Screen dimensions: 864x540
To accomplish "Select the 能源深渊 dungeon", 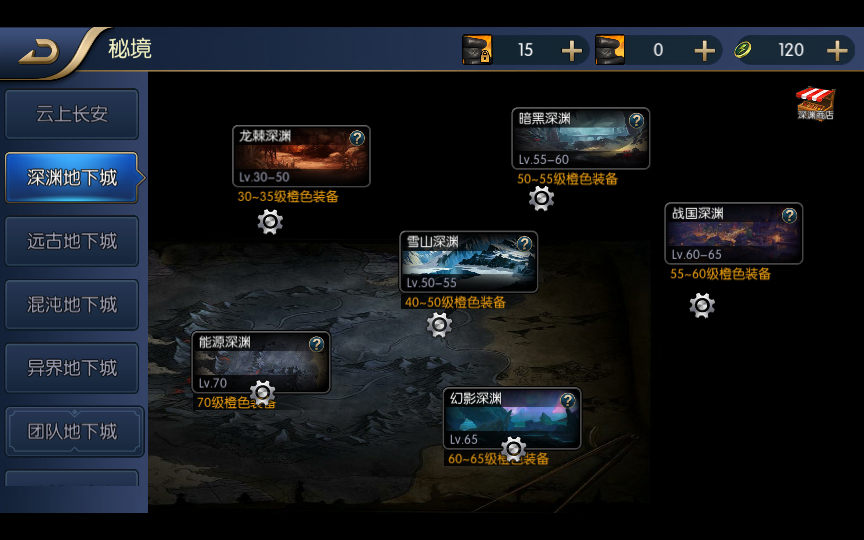I will click(x=260, y=365).
